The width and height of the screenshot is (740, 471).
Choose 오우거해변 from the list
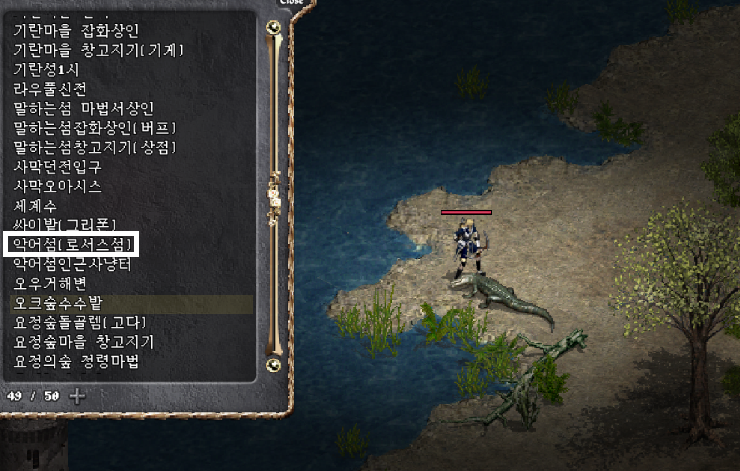51,282
